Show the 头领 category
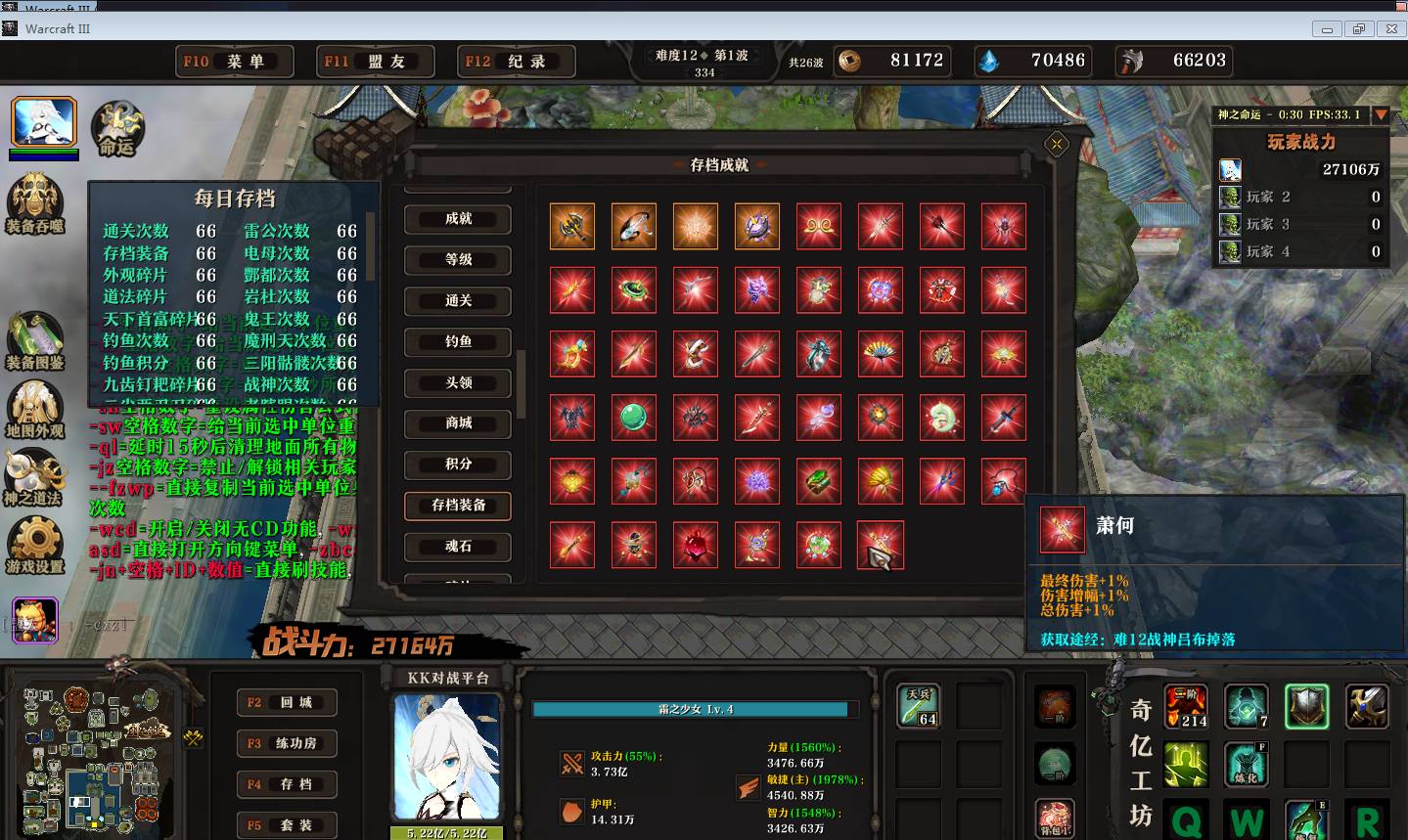This screenshot has width=1408, height=840. click(458, 383)
